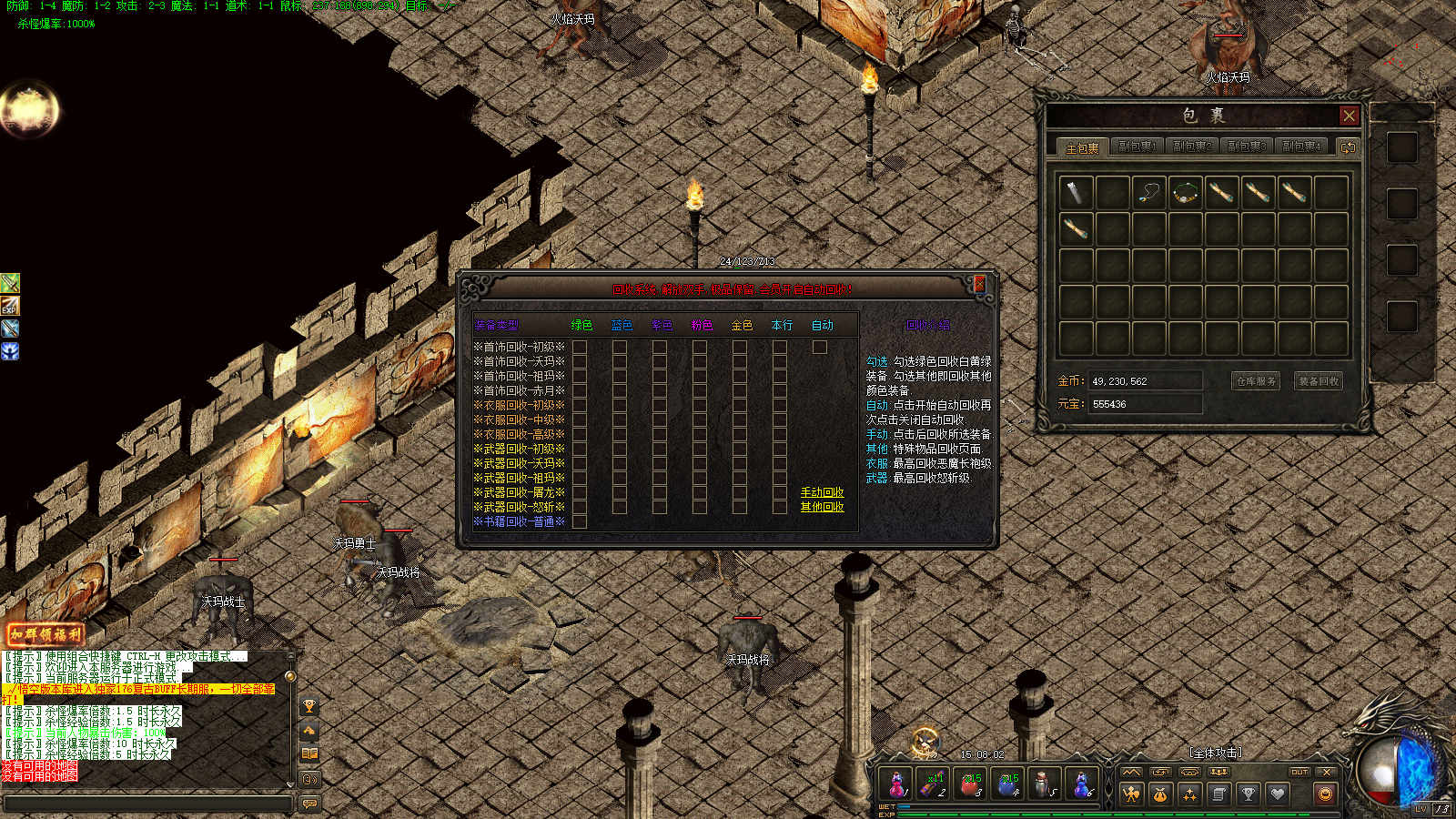Click the 加群领福利 banner button
This screenshot has width=1456, height=819.
45,633
